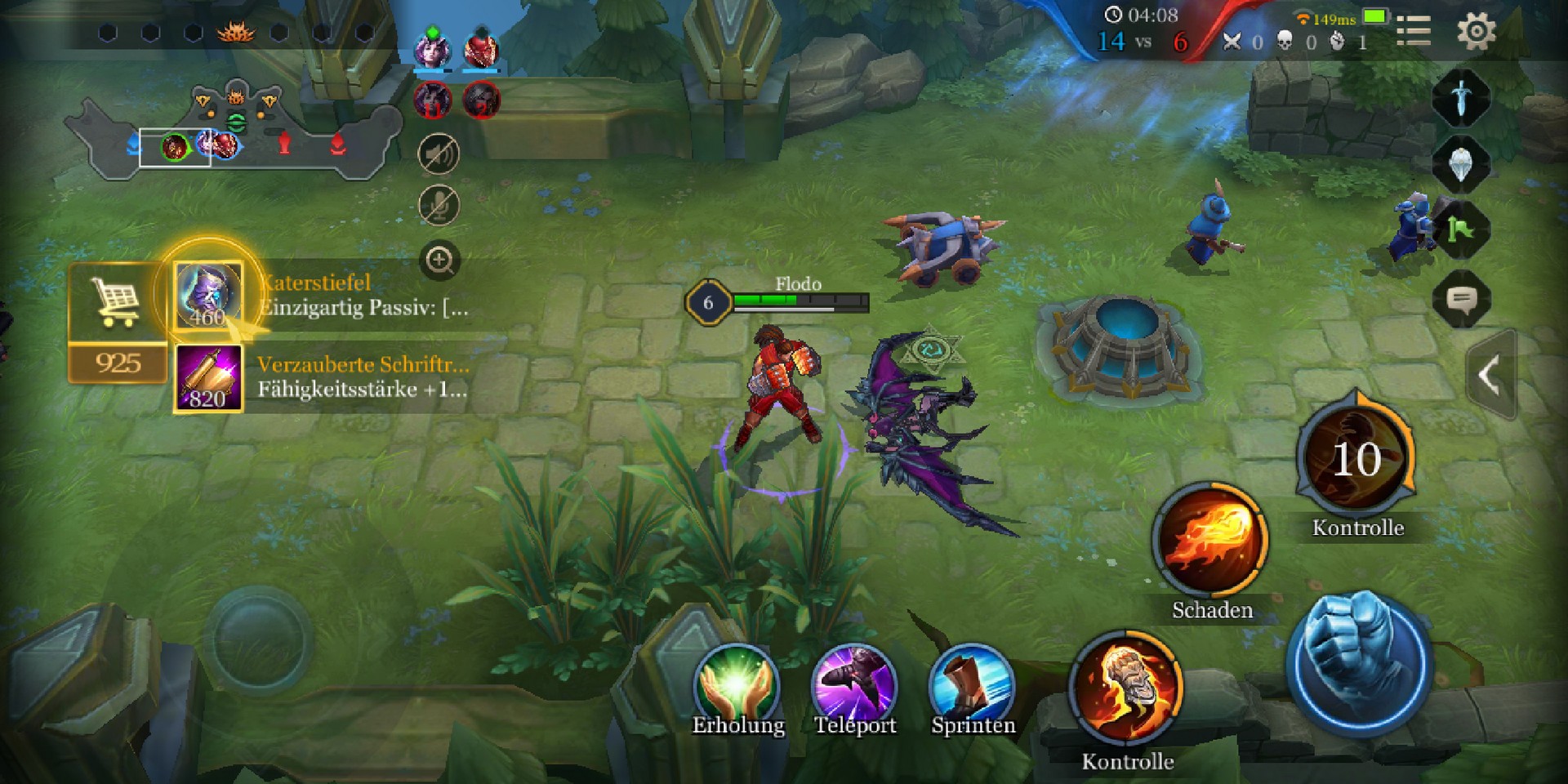1568x784 pixels.
Task: Tap the Kontrolle ability on cooldown
Action: [x=1356, y=457]
